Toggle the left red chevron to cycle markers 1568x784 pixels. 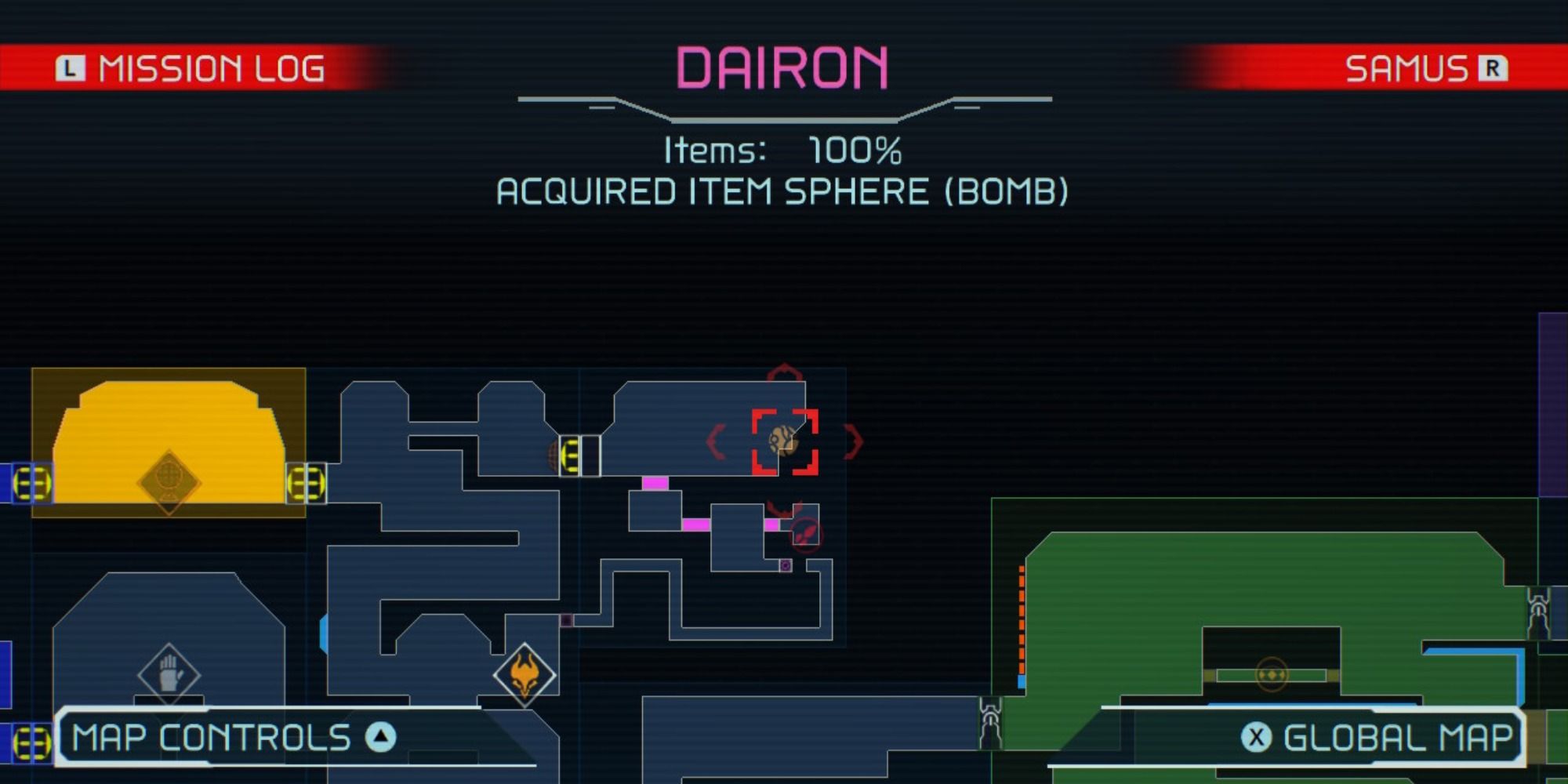(715, 441)
